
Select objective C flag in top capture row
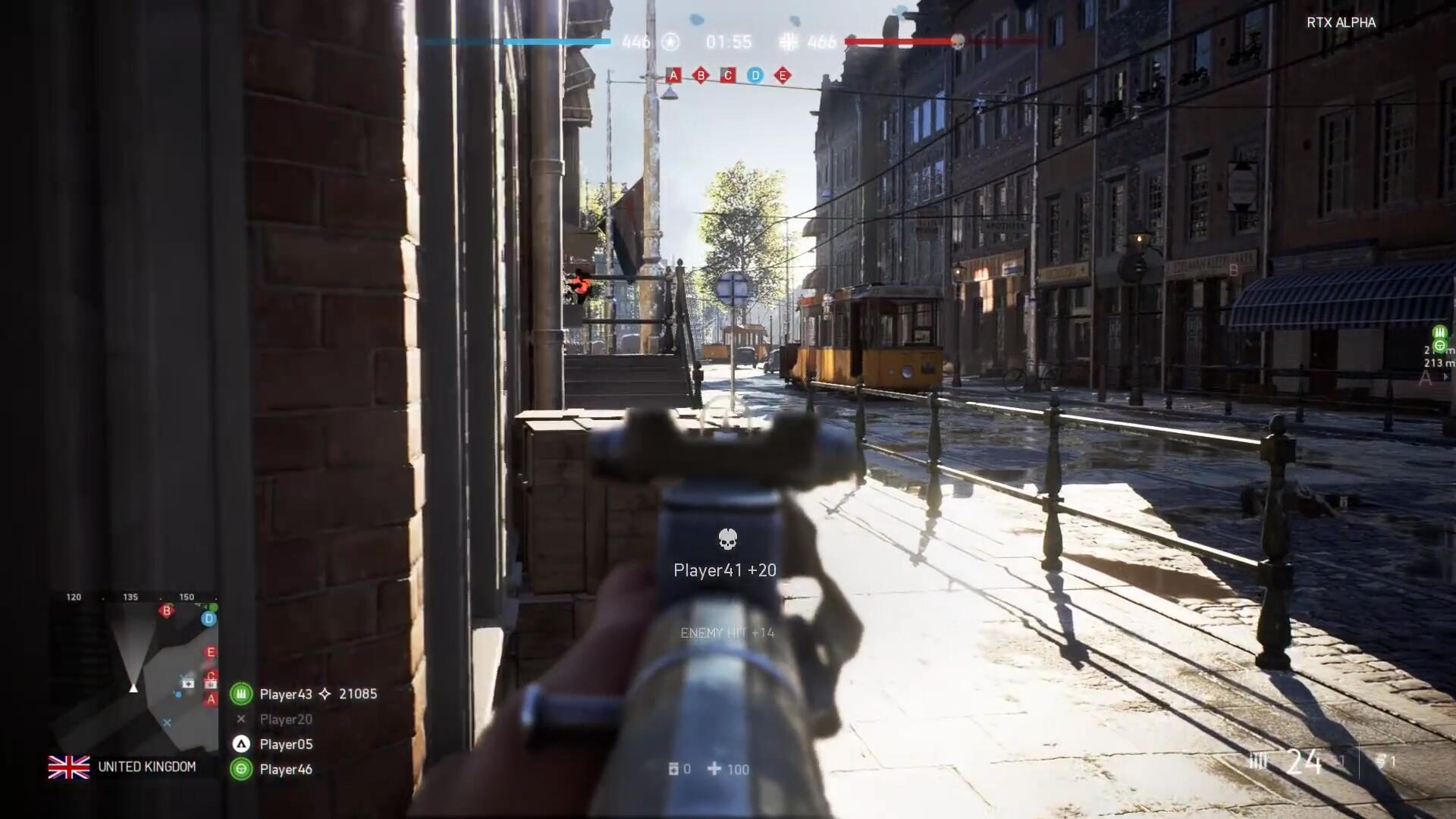(x=728, y=75)
